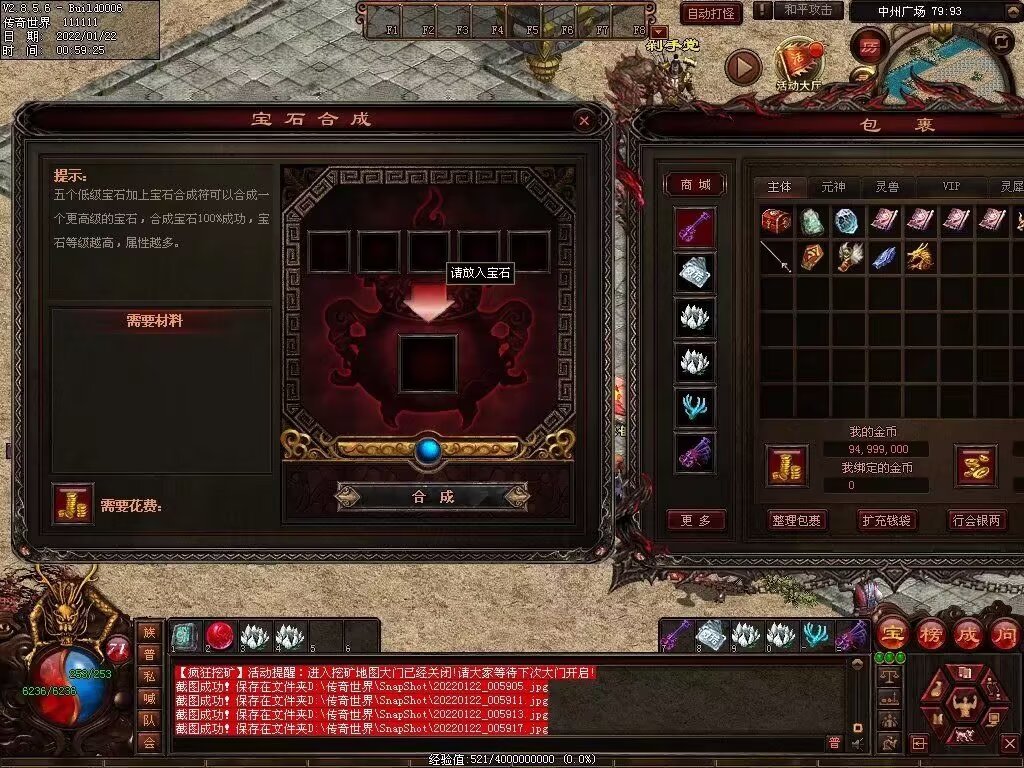This screenshot has height=768, width=1024.
Task: Click 扩充钱袋 to expand the purse
Action: 886,520
